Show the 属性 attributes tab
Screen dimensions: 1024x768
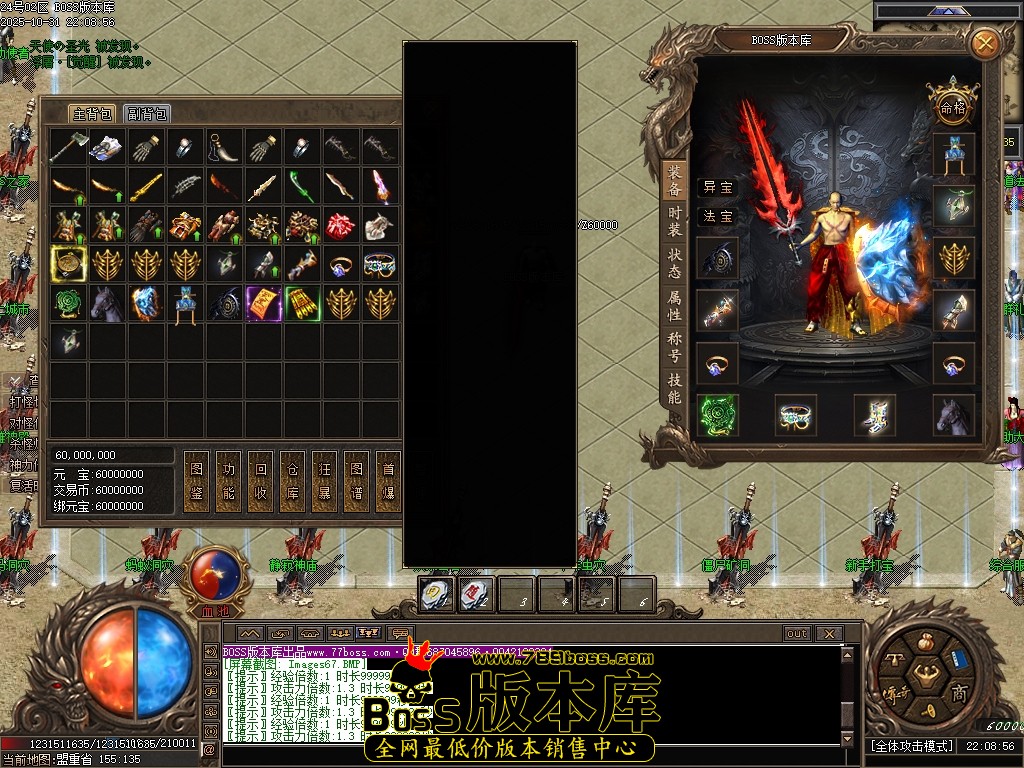675,306
